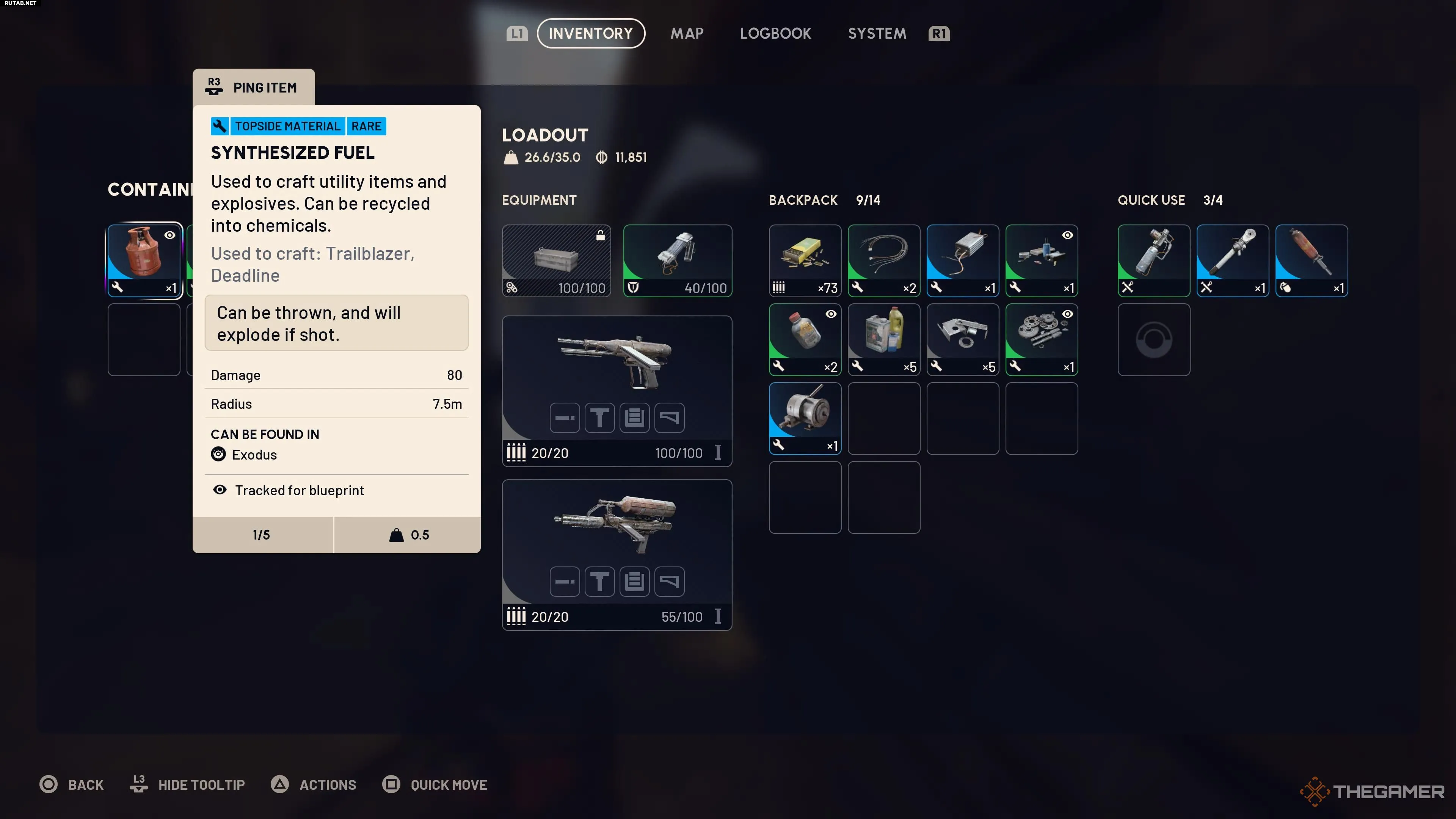Choose the electrical components with blue capacitor
The width and height of the screenshot is (1456, 819).
[1041, 260]
